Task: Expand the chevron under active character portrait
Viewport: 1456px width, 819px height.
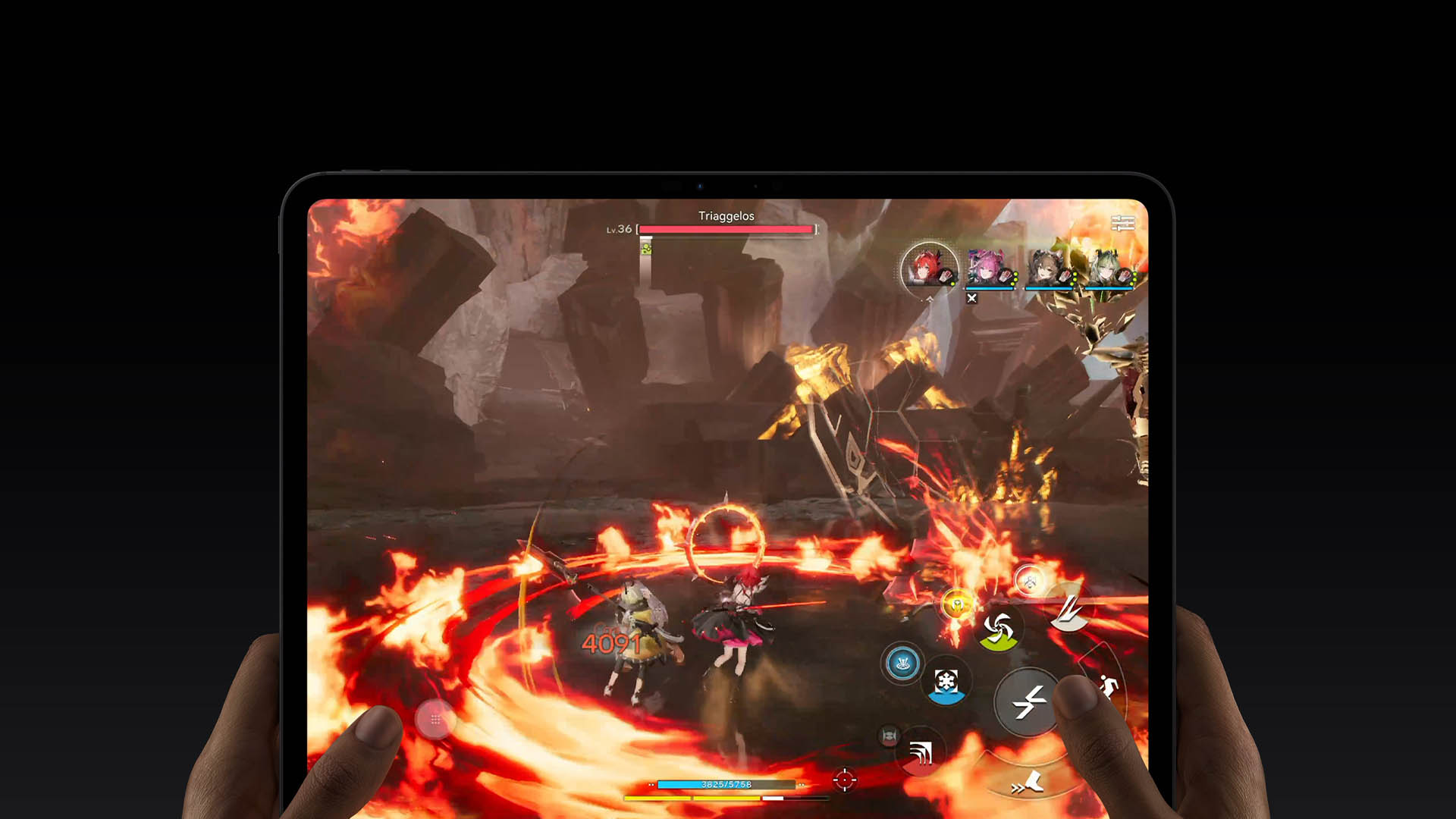Action: click(930, 301)
